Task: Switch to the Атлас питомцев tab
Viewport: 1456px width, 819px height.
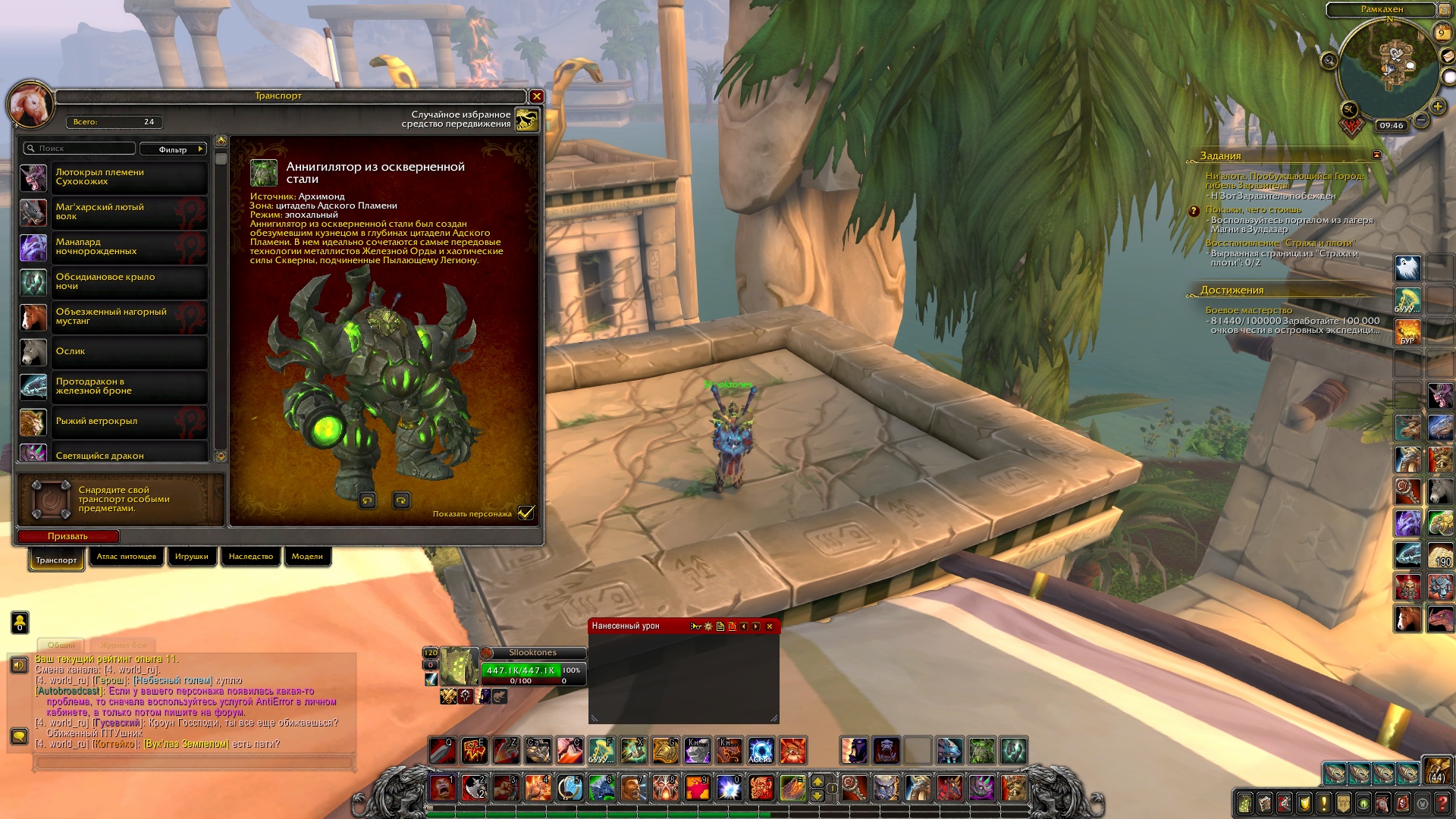Action: (x=127, y=557)
